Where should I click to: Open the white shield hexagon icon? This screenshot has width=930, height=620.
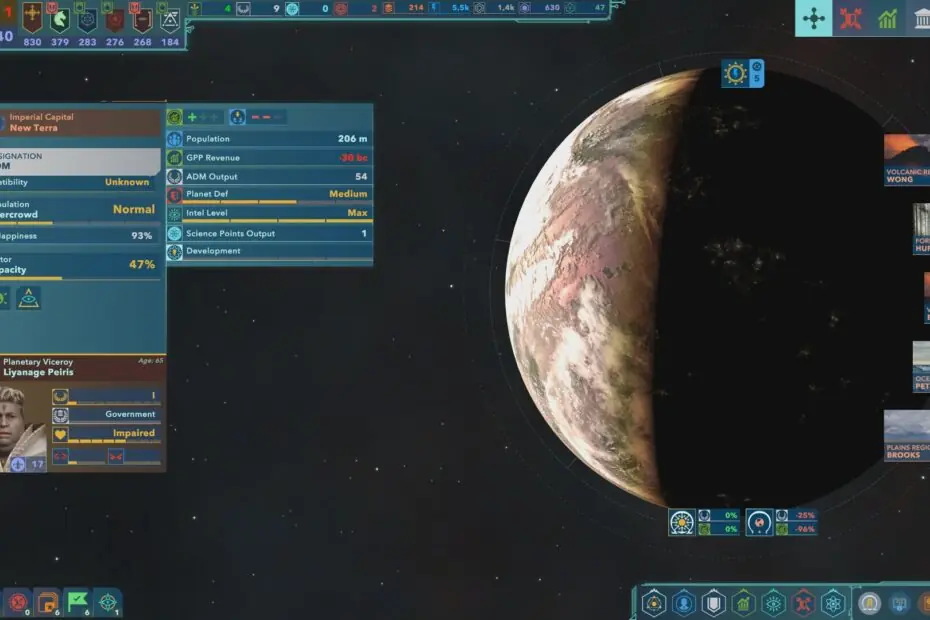point(713,603)
